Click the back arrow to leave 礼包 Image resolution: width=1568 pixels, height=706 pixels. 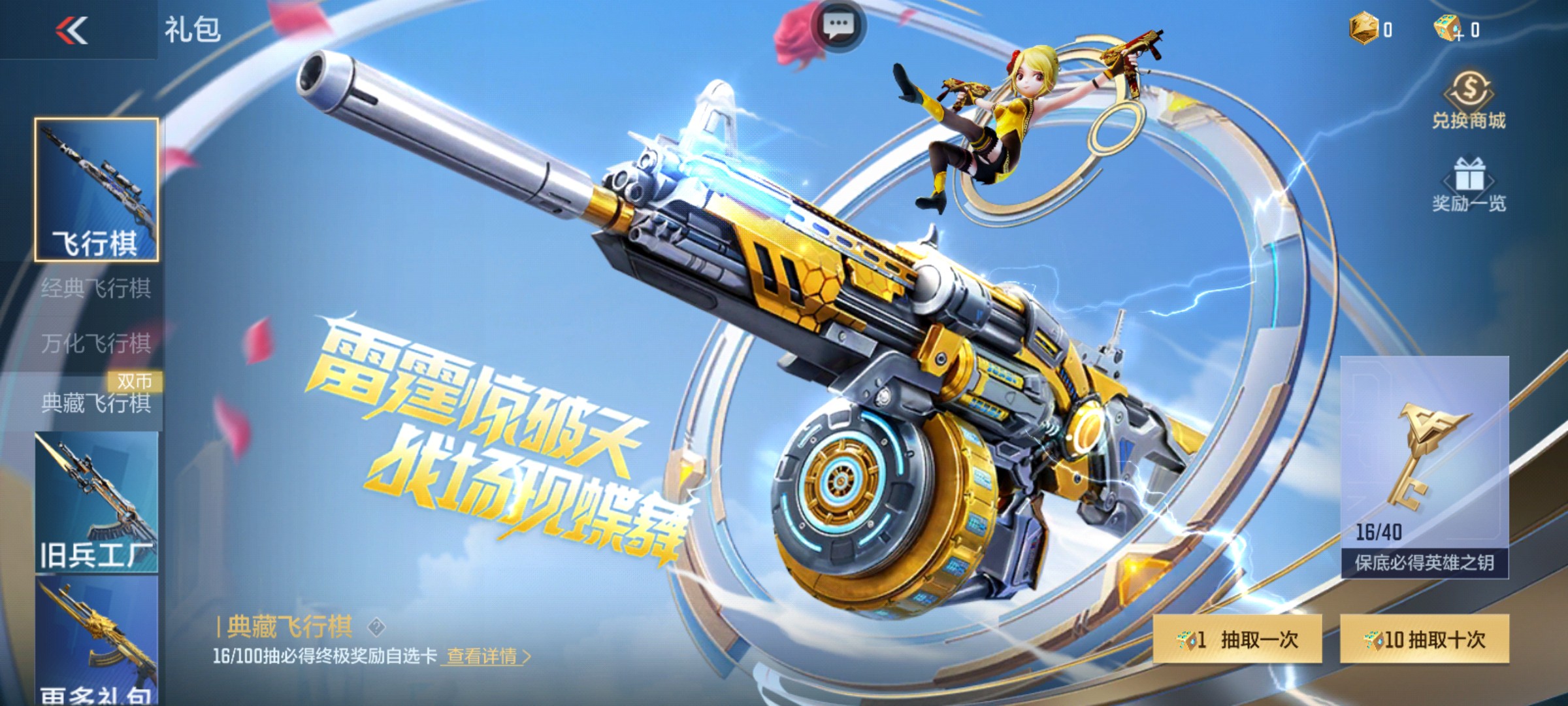(x=71, y=31)
